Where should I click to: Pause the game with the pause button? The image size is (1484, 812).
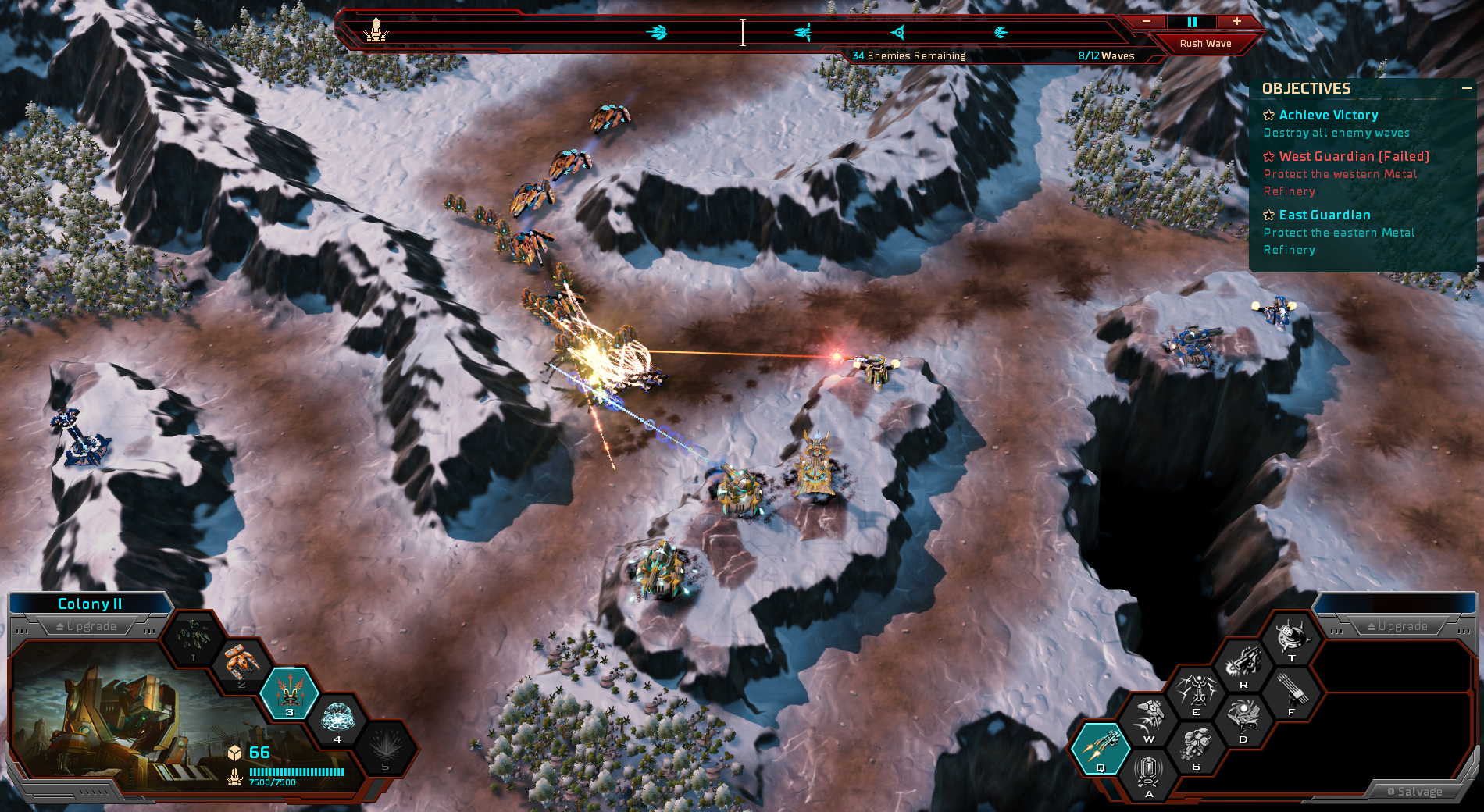(1192, 22)
